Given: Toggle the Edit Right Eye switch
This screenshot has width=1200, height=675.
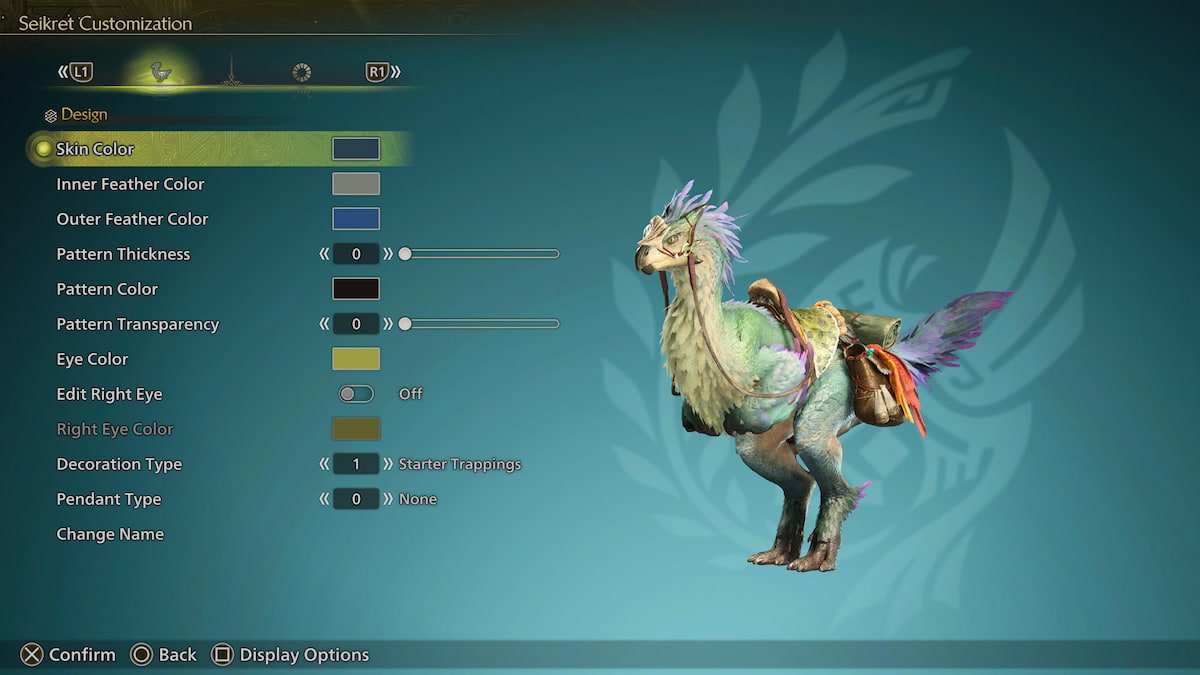Looking at the screenshot, I should (356, 394).
